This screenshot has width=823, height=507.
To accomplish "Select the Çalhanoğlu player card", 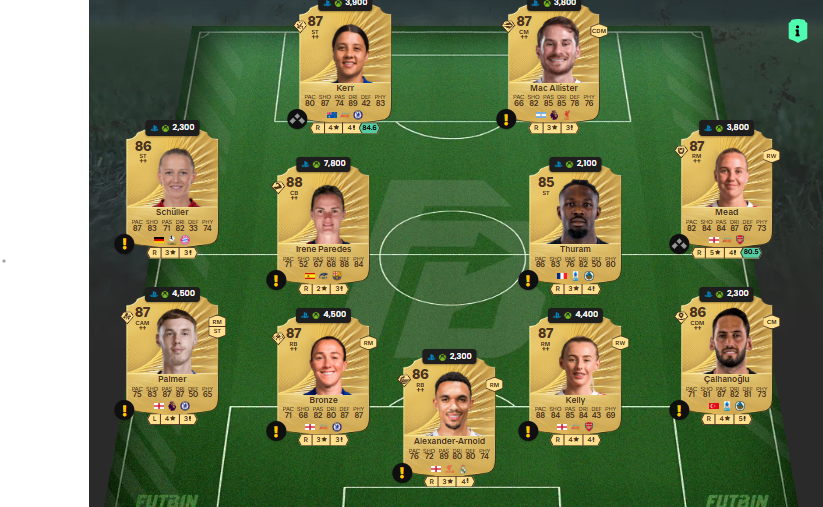I will pos(726,355).
